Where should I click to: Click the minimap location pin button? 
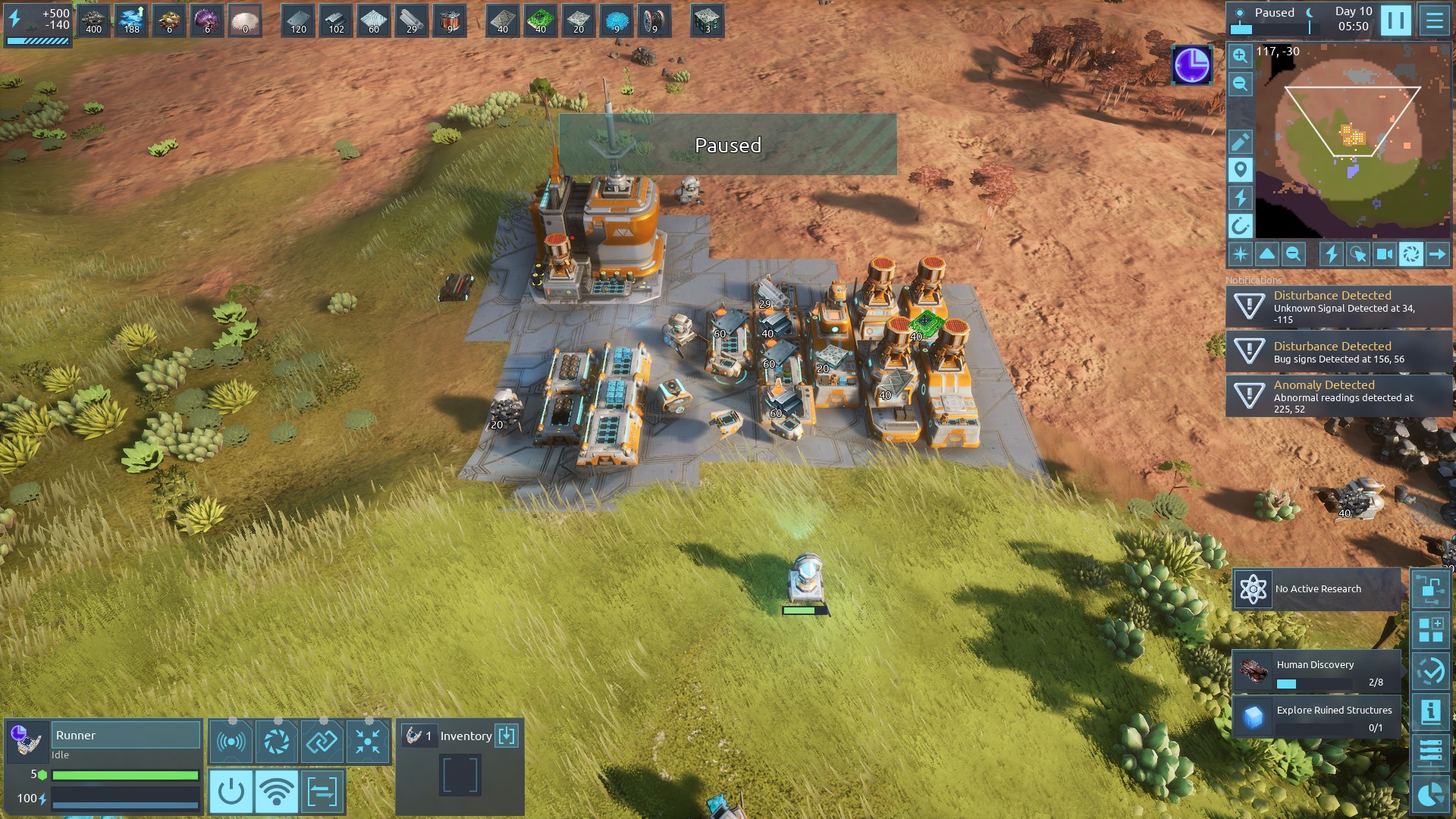click(1240, 170)
